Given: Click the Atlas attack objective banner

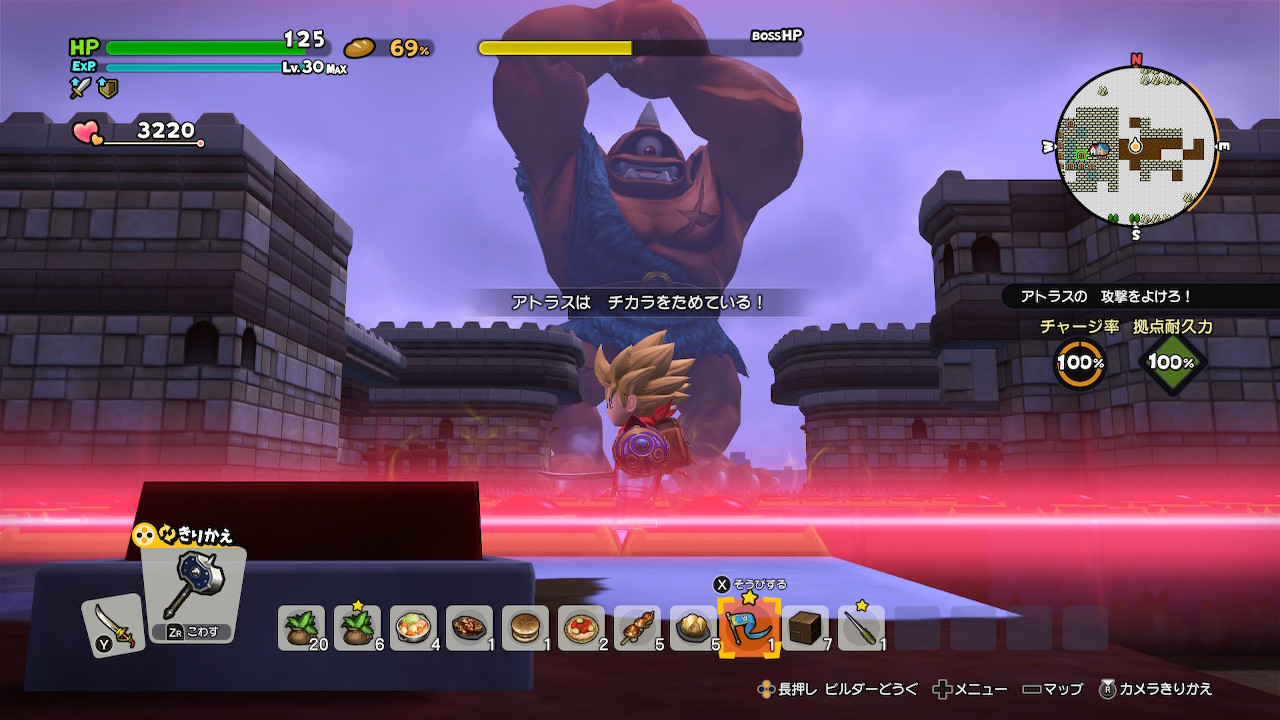Looking at the screenshot, I should 1106,297.
